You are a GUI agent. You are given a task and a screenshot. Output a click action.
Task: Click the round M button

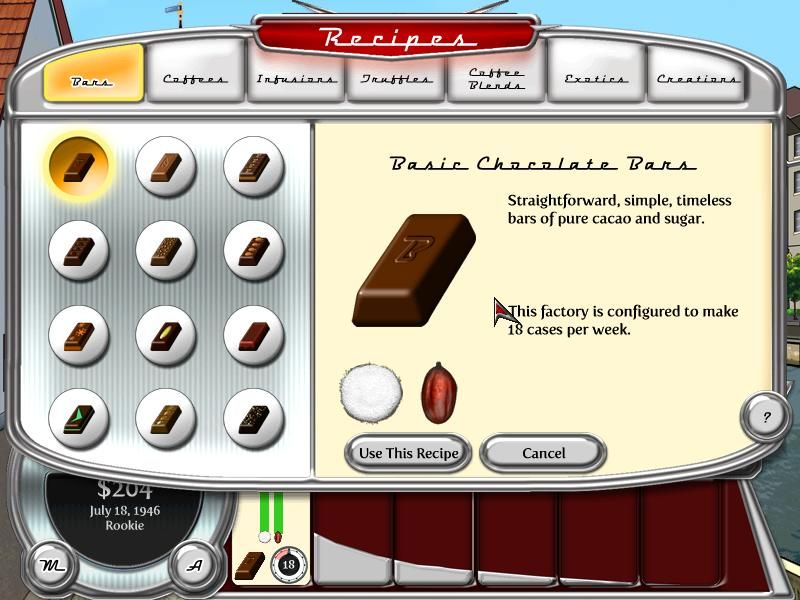coord(48,565)
